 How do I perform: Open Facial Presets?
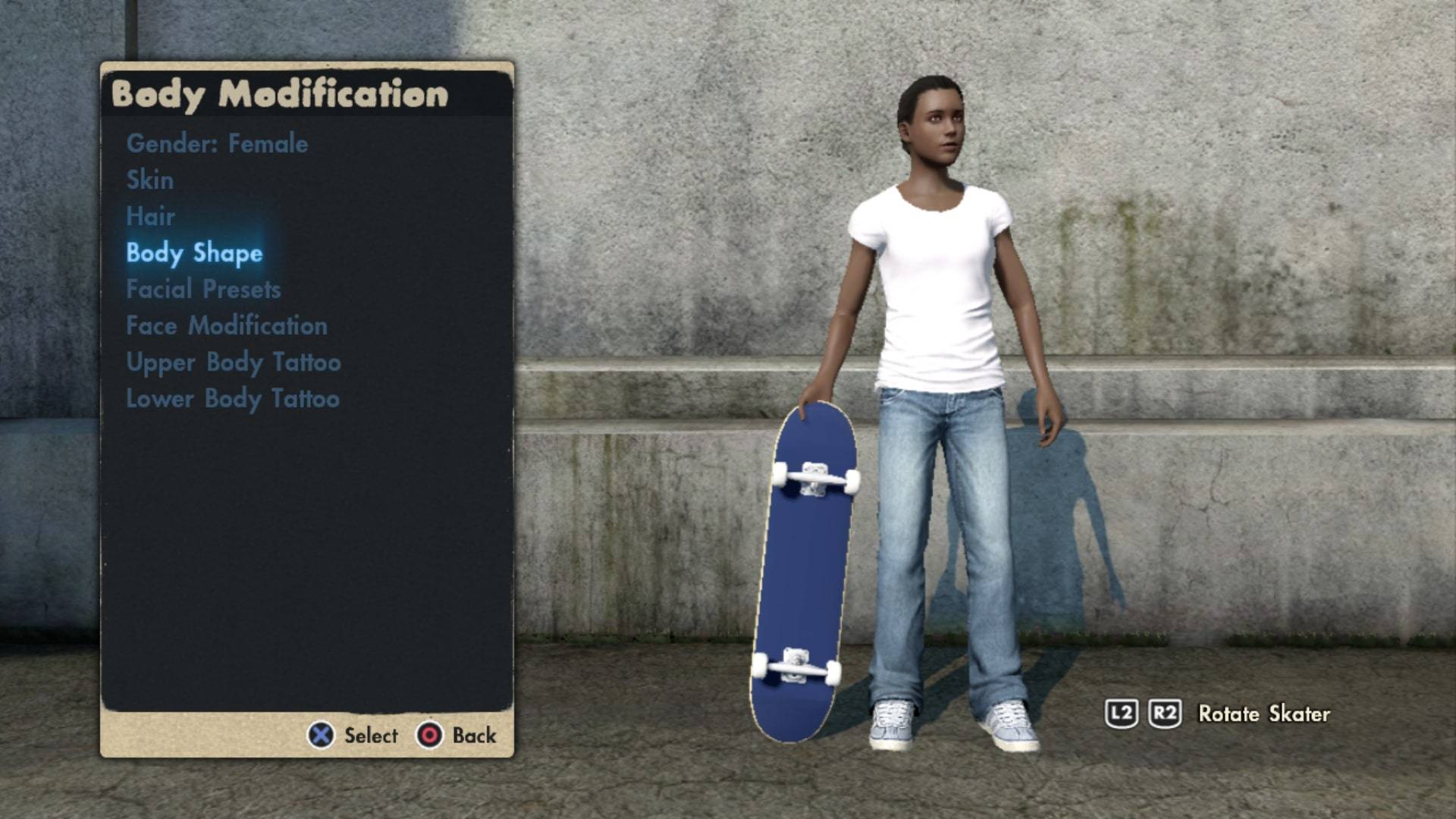coord(203,289)
